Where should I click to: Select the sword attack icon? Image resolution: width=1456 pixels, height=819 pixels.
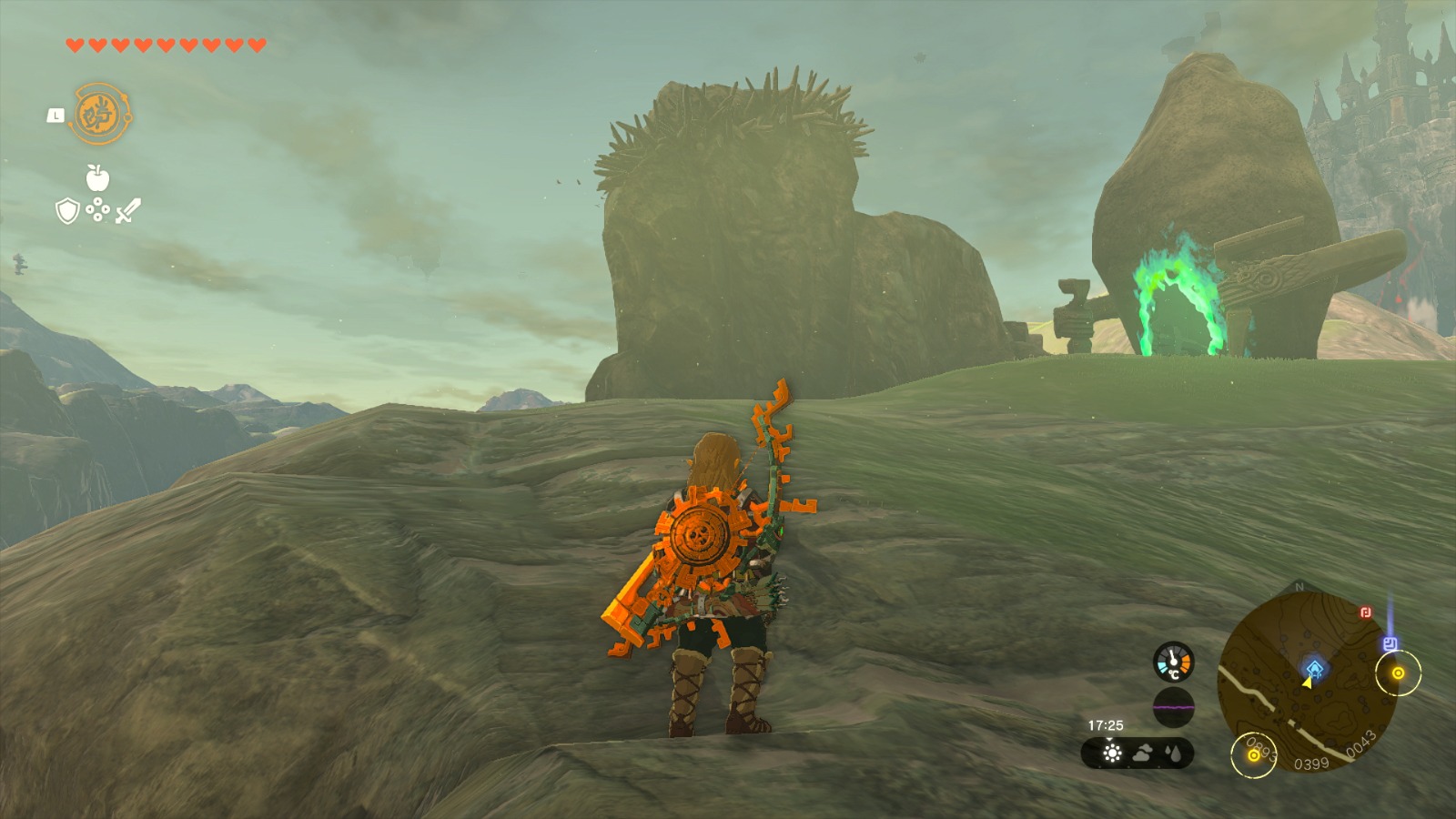click(127, 211)
